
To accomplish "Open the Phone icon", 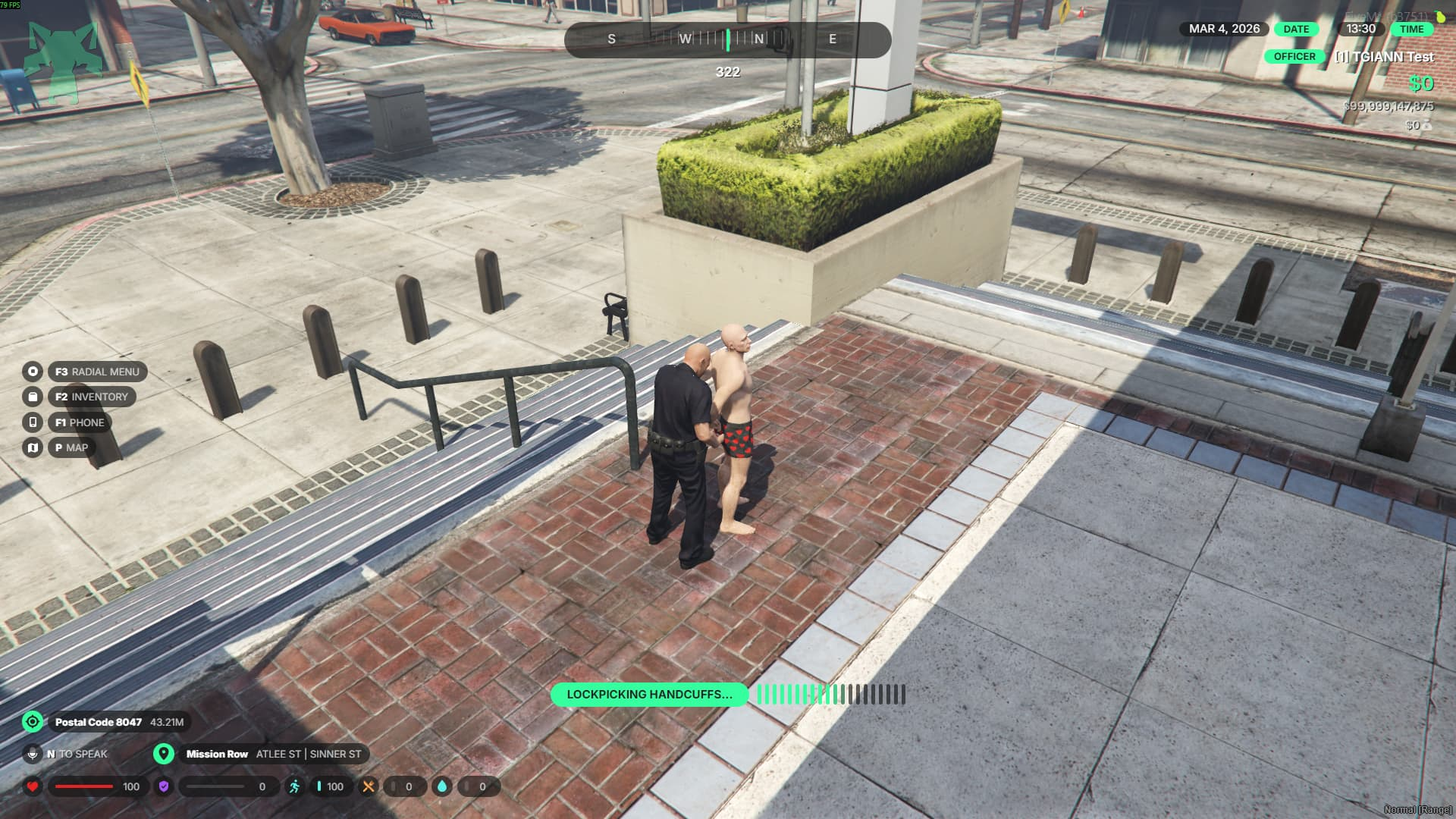I will pos(33,422).
